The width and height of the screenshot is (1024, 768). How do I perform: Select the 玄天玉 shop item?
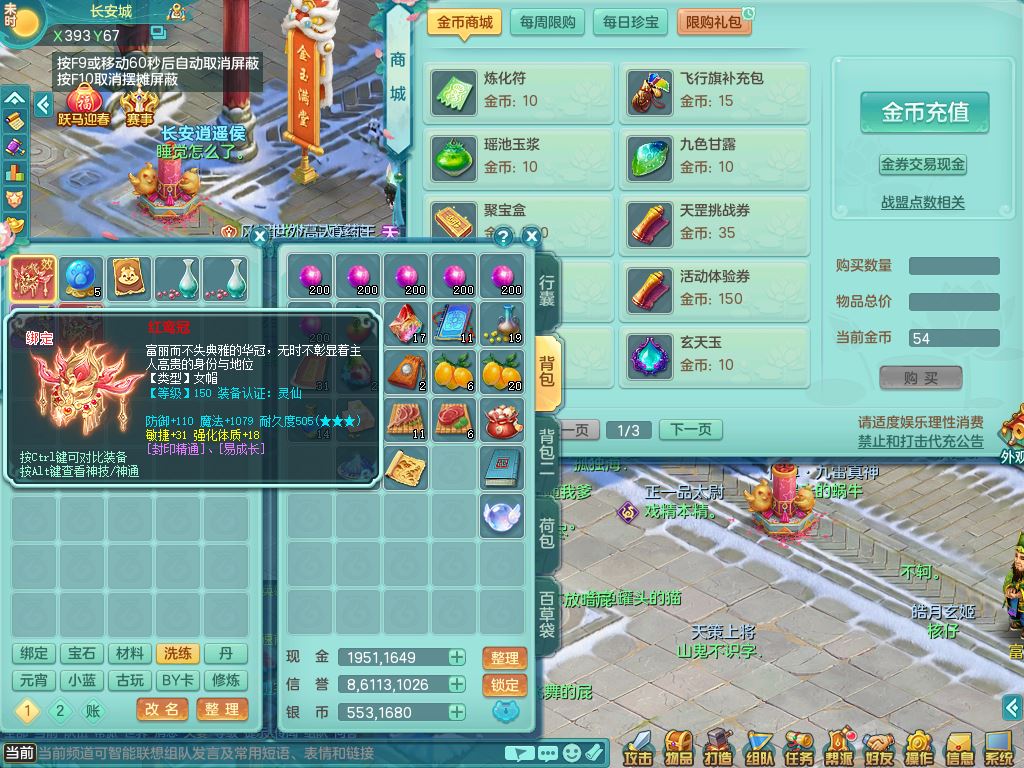pyautogui.click(x=714, y=353)
